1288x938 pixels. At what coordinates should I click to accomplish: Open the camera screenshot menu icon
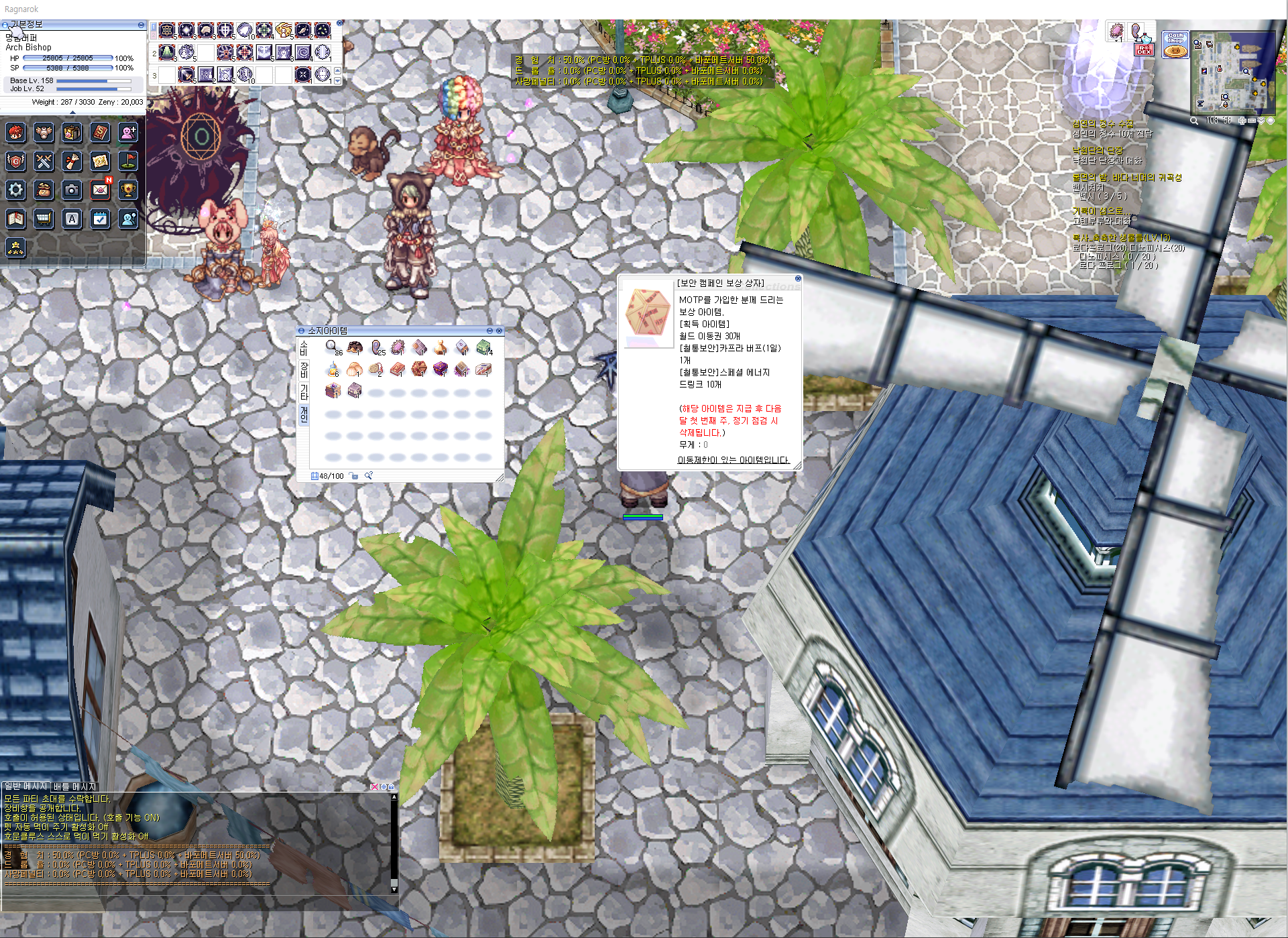pyautogui.click(x=72, y=190)
